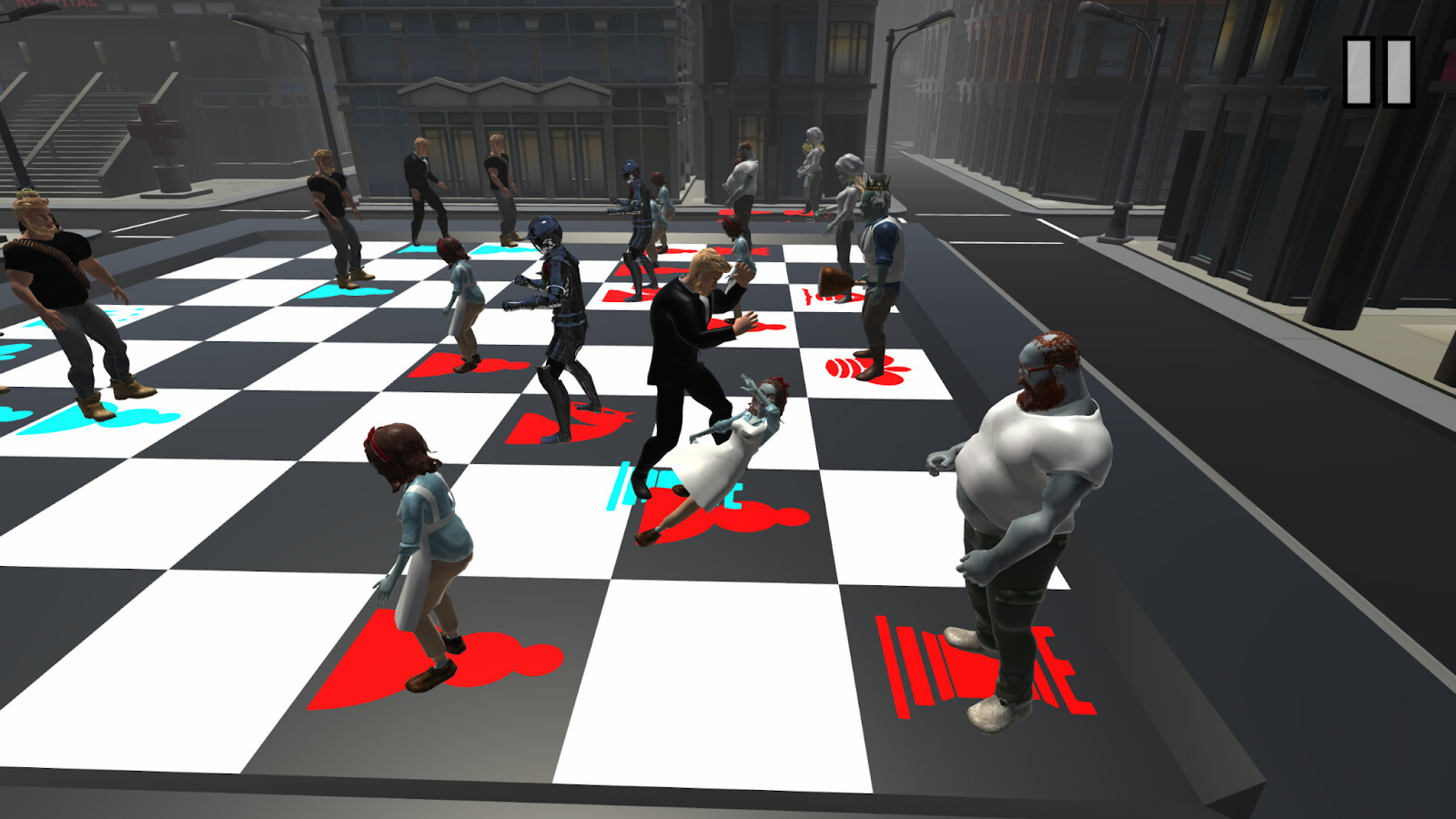1456x819 pixels.
Task: Select the large bearded zombie in white shirt
Action: pos(1028,473)
